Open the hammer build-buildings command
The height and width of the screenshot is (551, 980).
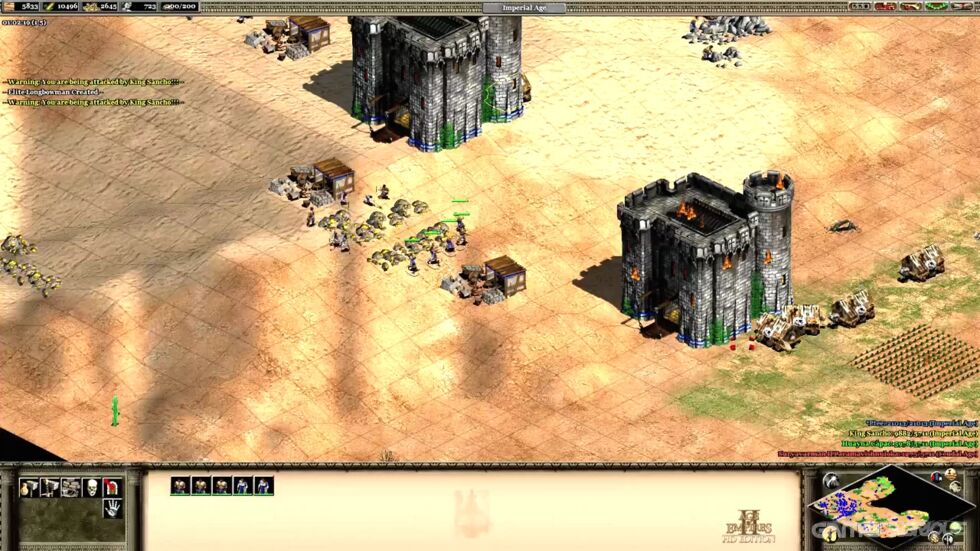coord(29,487)
